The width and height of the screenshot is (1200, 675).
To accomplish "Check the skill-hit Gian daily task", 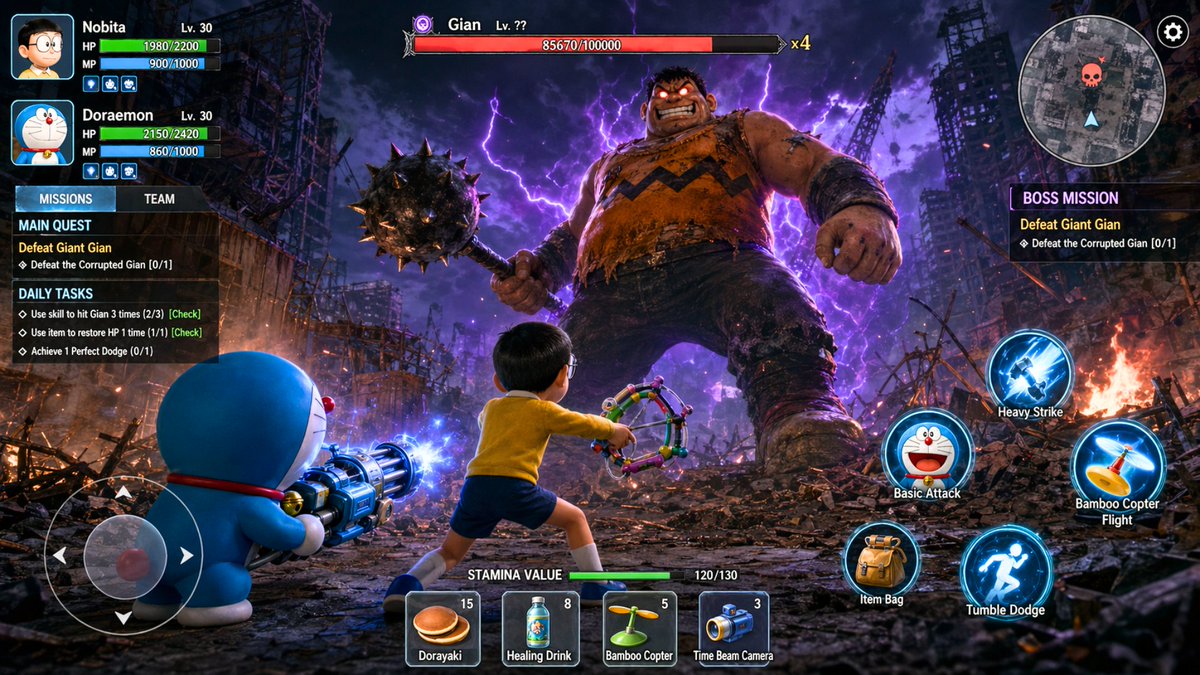I will pyautogui.click(x=185, y=314).
